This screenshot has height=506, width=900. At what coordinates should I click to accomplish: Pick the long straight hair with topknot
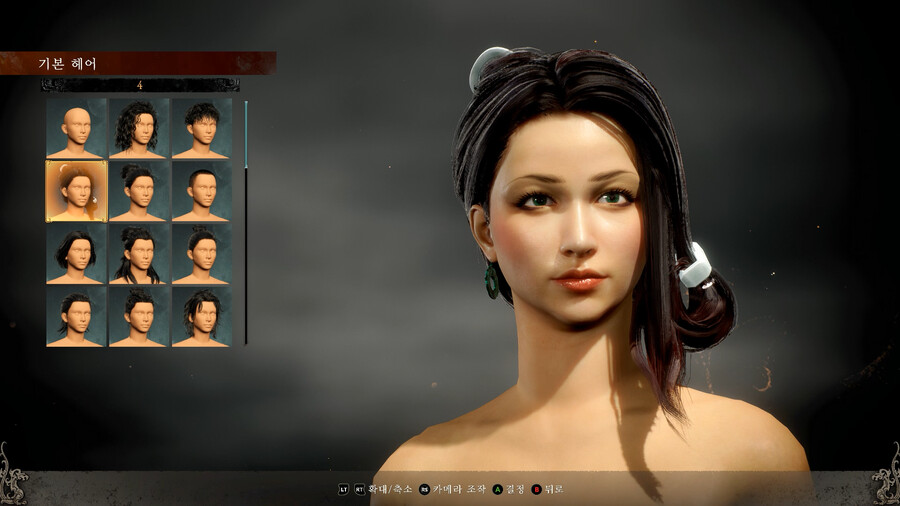point(139,254)
